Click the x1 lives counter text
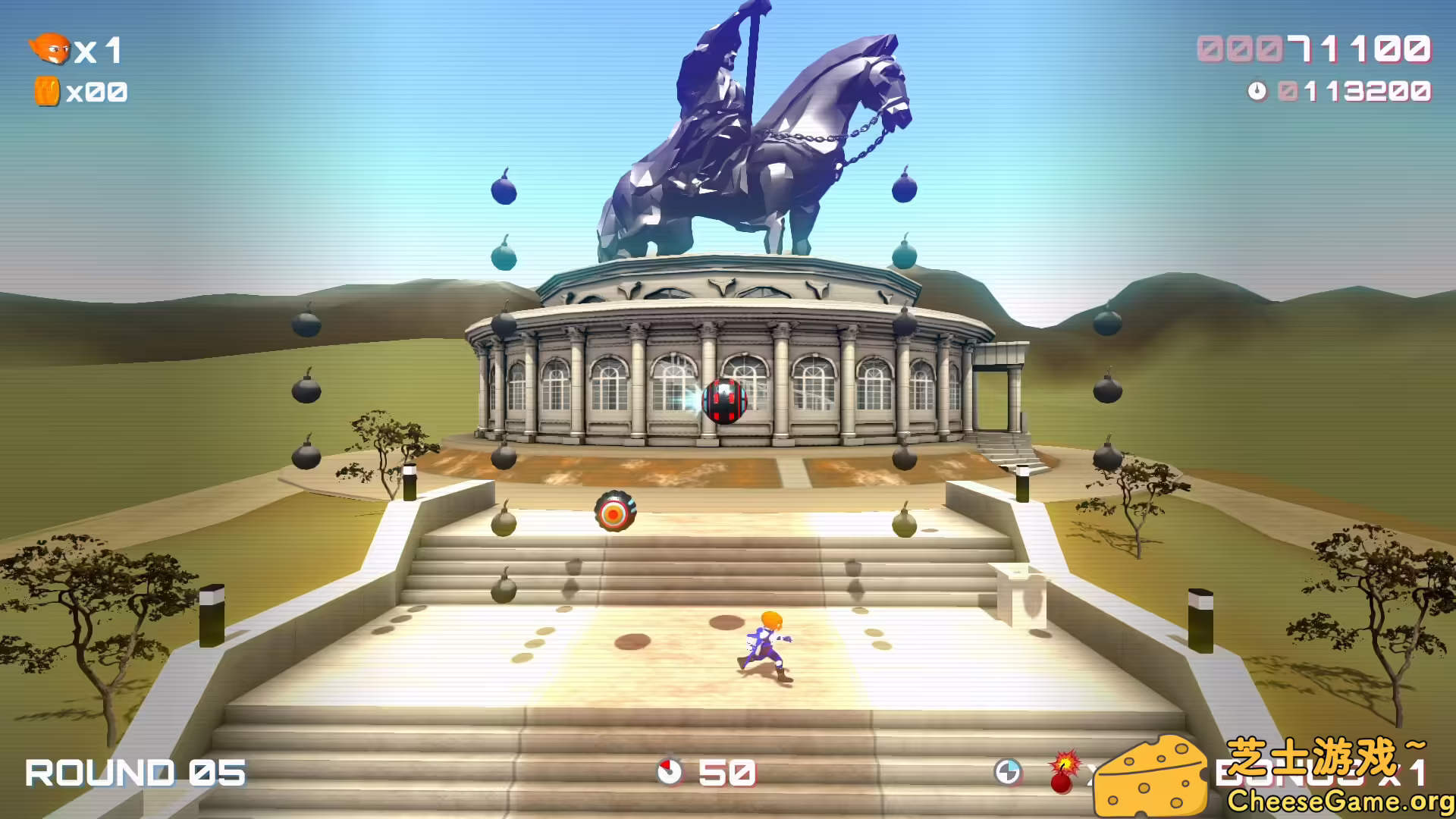 pos(99,52)
